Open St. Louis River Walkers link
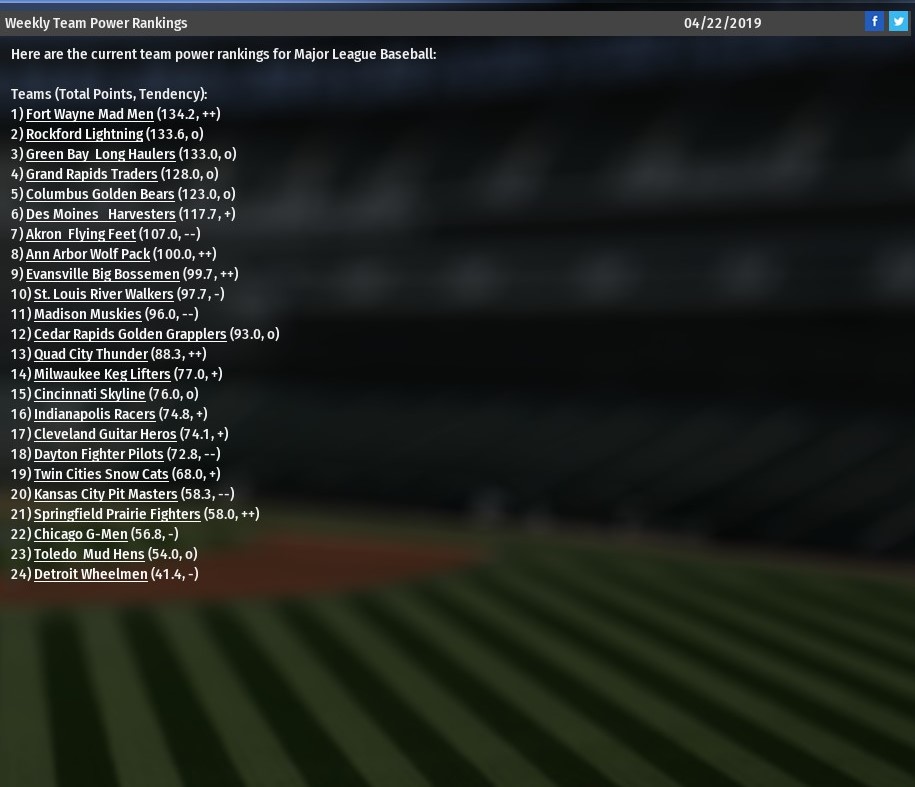Image resolution: width=915 pixels, height=787 pixels. tap(103, 294)
